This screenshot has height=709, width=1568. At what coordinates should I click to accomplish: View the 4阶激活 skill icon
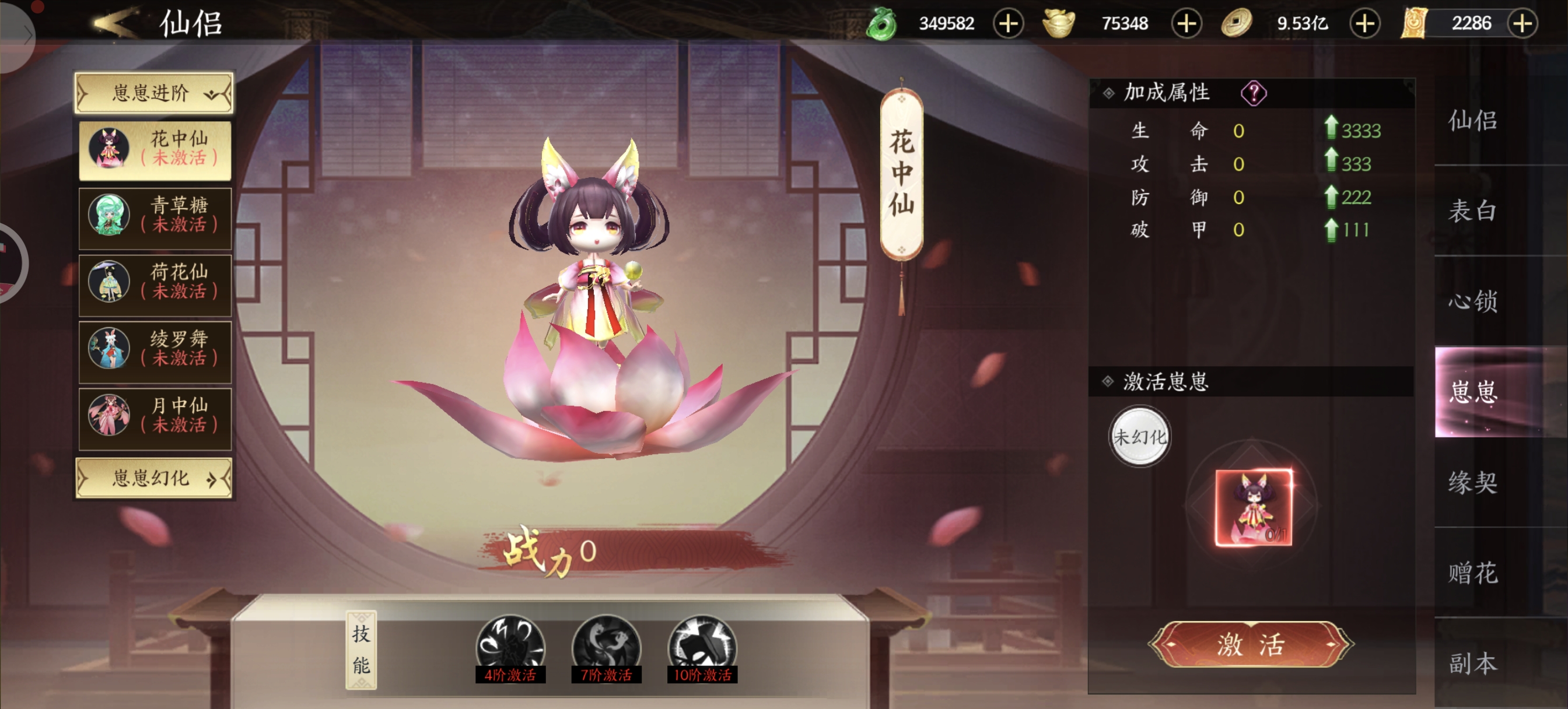click(x=510, y=647)
